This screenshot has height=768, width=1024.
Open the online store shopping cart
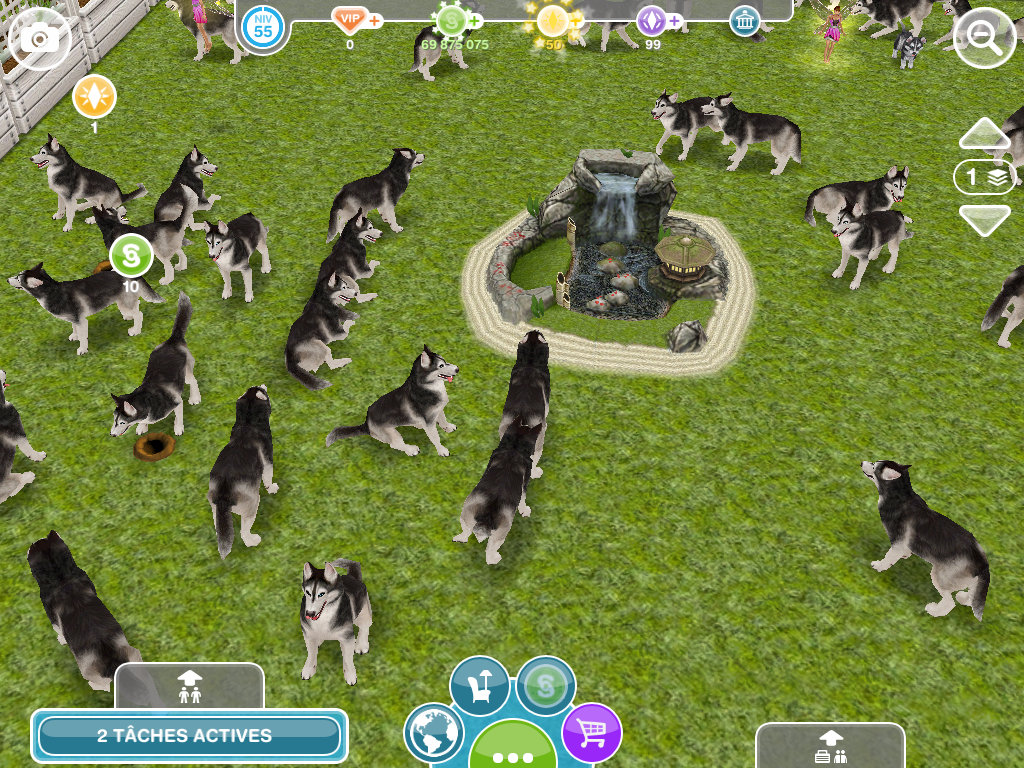click(591, 733)
